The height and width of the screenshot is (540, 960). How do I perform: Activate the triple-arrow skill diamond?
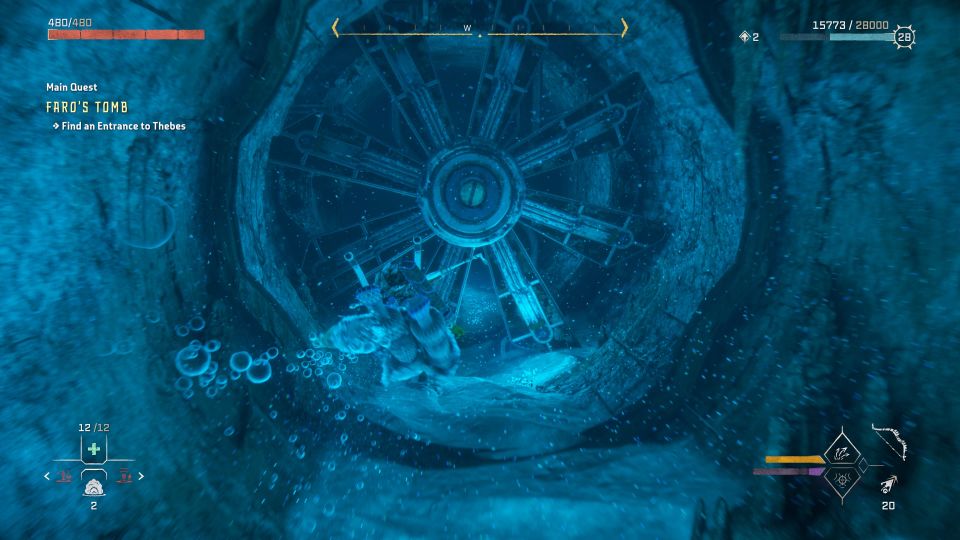[x=843, y=453]
